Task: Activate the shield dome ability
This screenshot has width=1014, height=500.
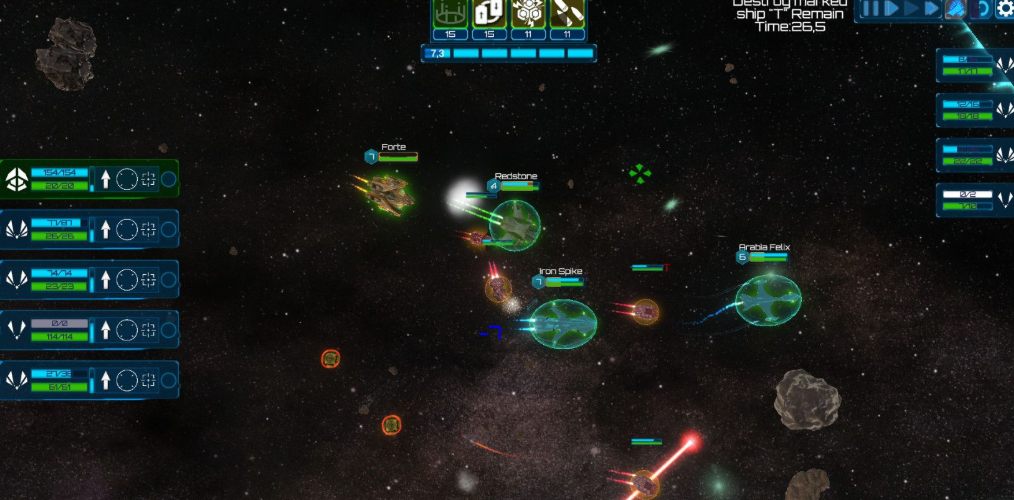Action: click(x=450, y=14)
